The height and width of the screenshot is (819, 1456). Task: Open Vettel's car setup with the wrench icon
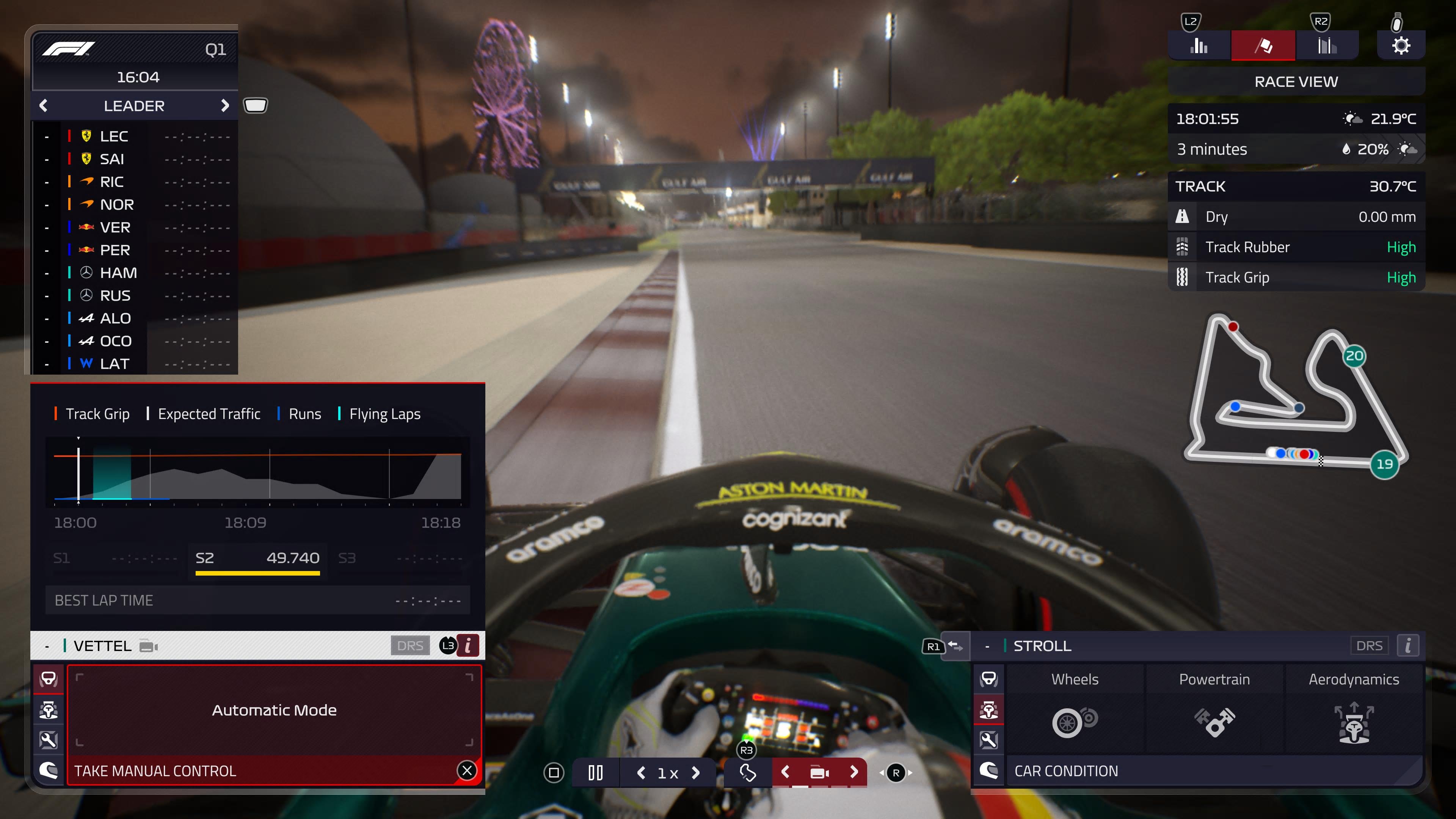click(49, 741)
